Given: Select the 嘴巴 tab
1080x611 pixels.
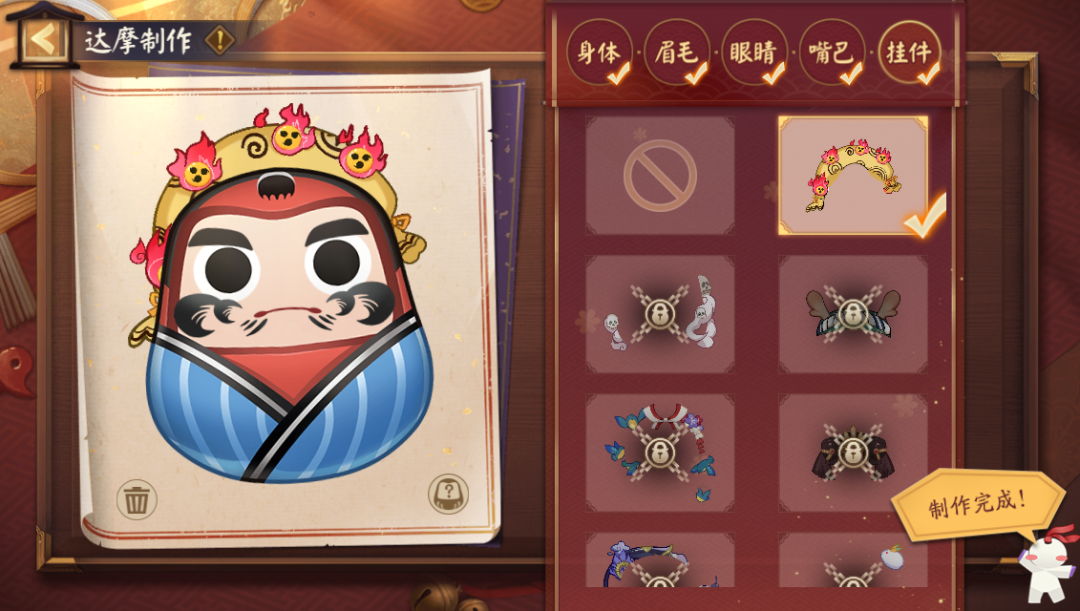Looking at the screenshot, I should coord(832,53).
